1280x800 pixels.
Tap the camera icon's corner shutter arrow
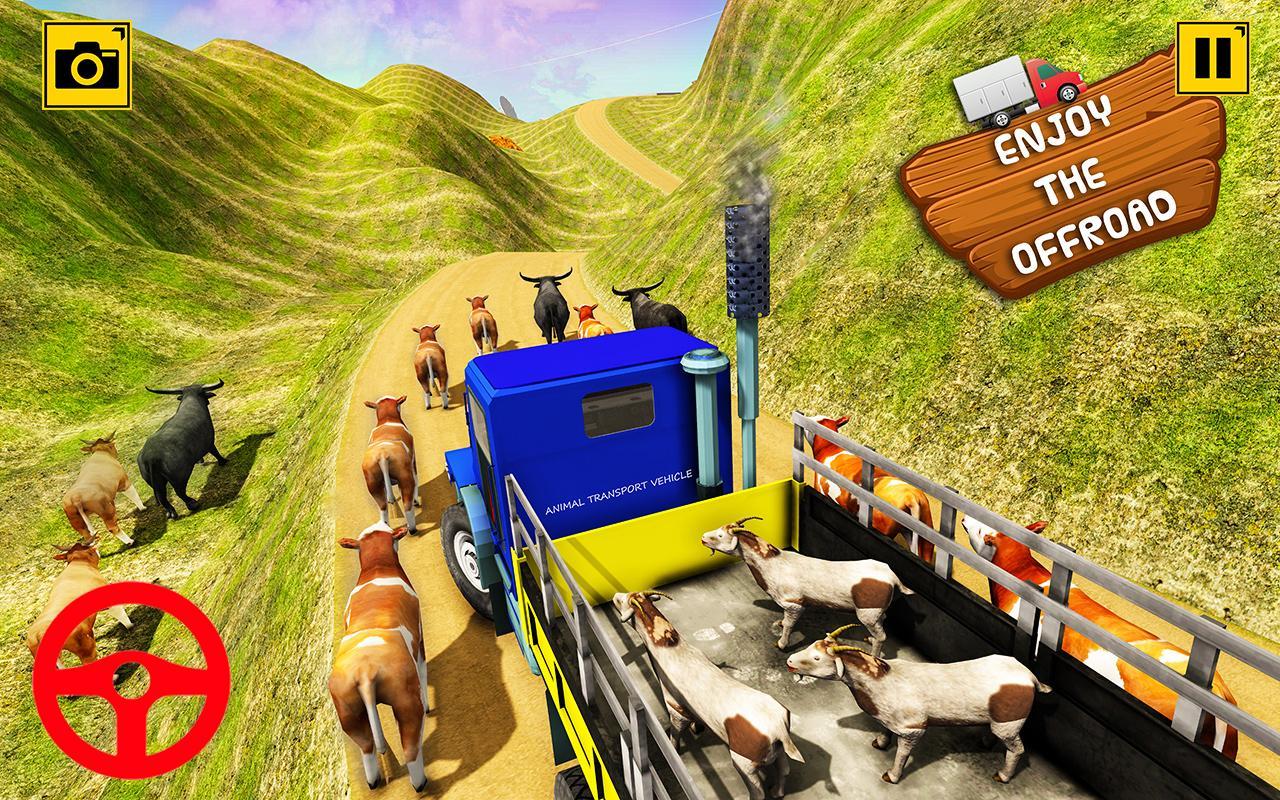[120, 30]
